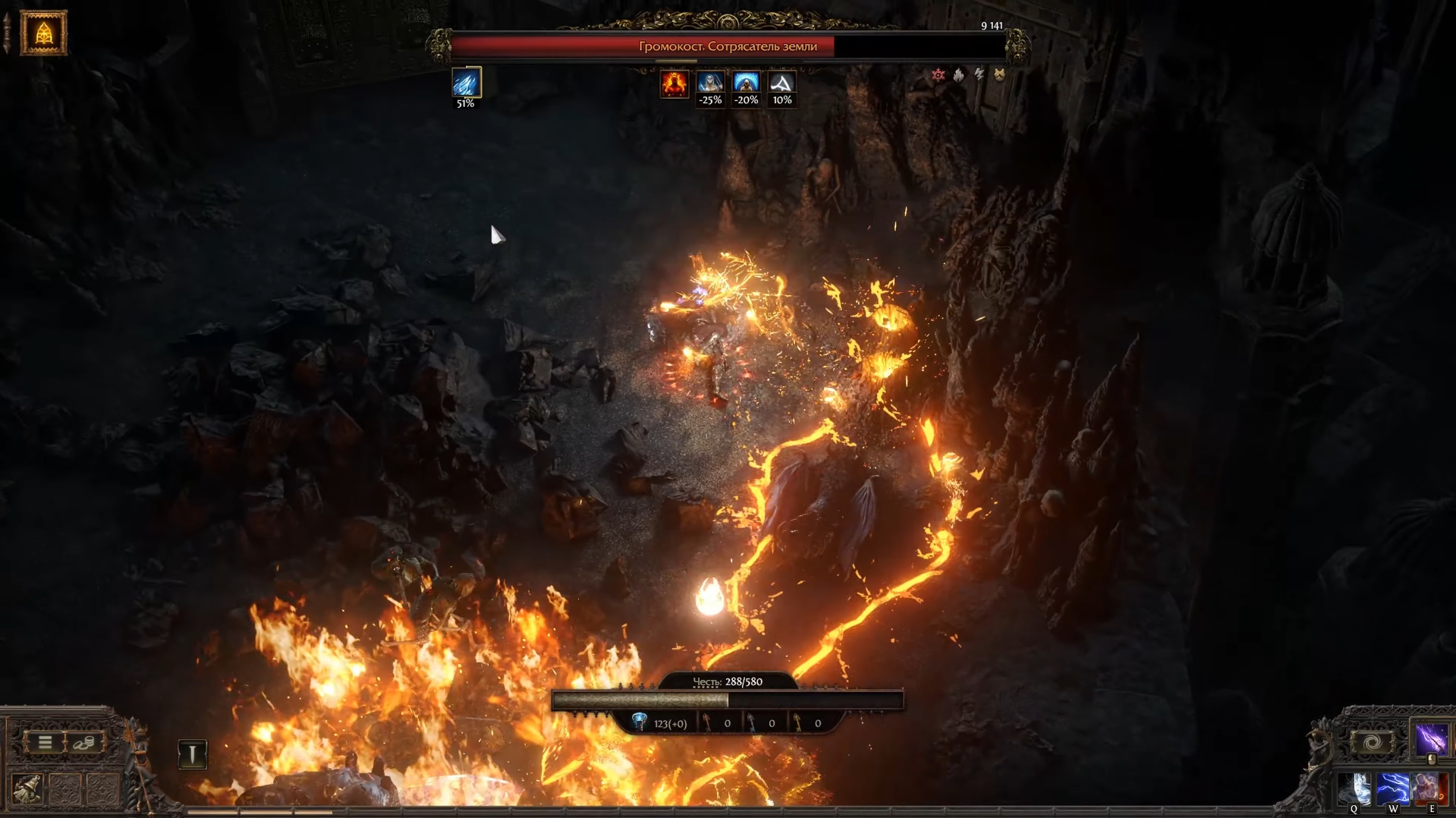Click the sacred water 123(+0) counter icon
This screenshot has height=818, width=1456.
[640, 722]
